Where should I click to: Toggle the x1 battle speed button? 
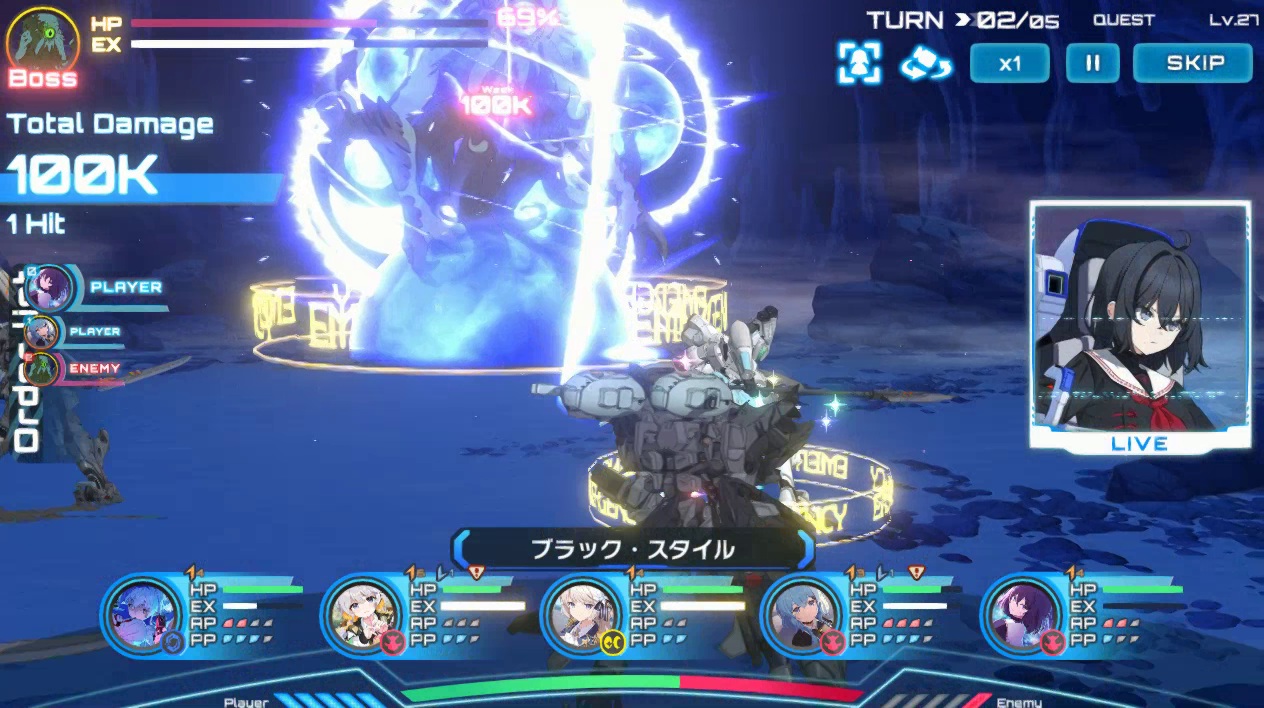pos(1009,63)
